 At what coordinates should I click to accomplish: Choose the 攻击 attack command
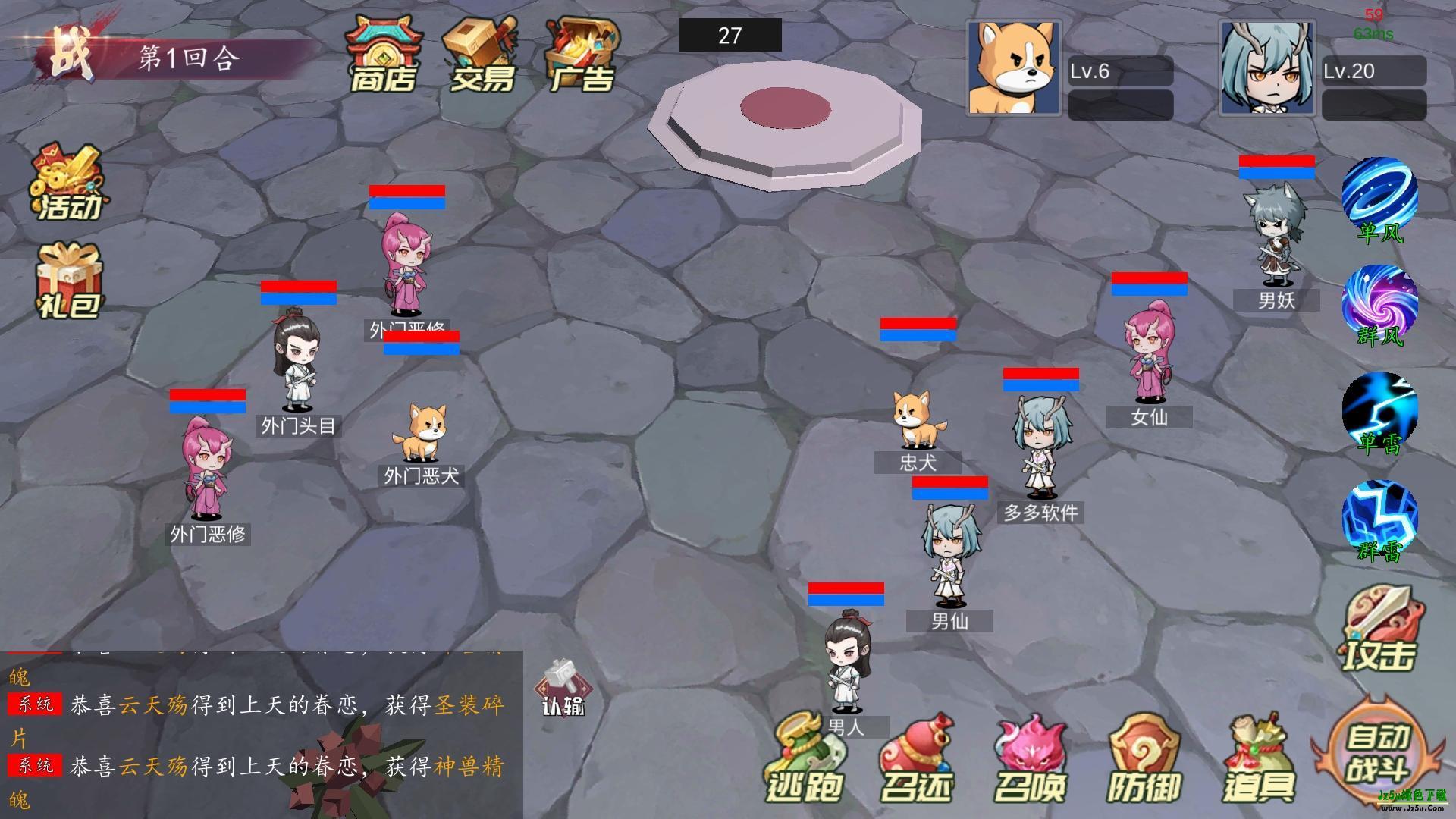pos(1380,631)
